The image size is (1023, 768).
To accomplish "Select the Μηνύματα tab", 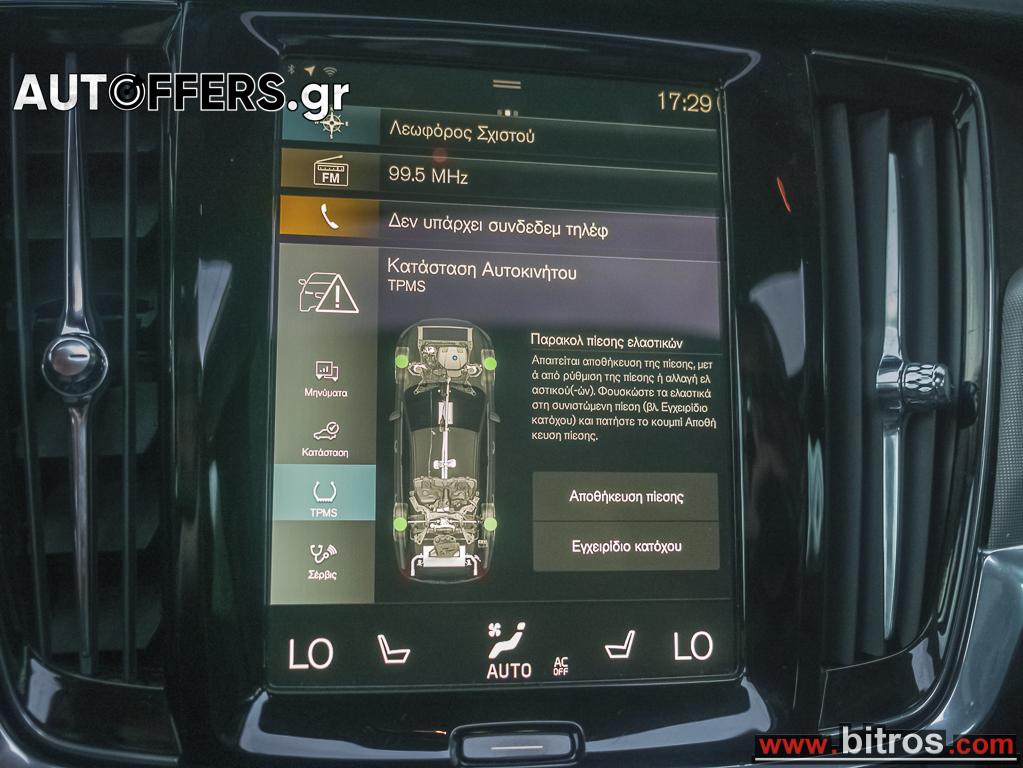I will (326, 380).
